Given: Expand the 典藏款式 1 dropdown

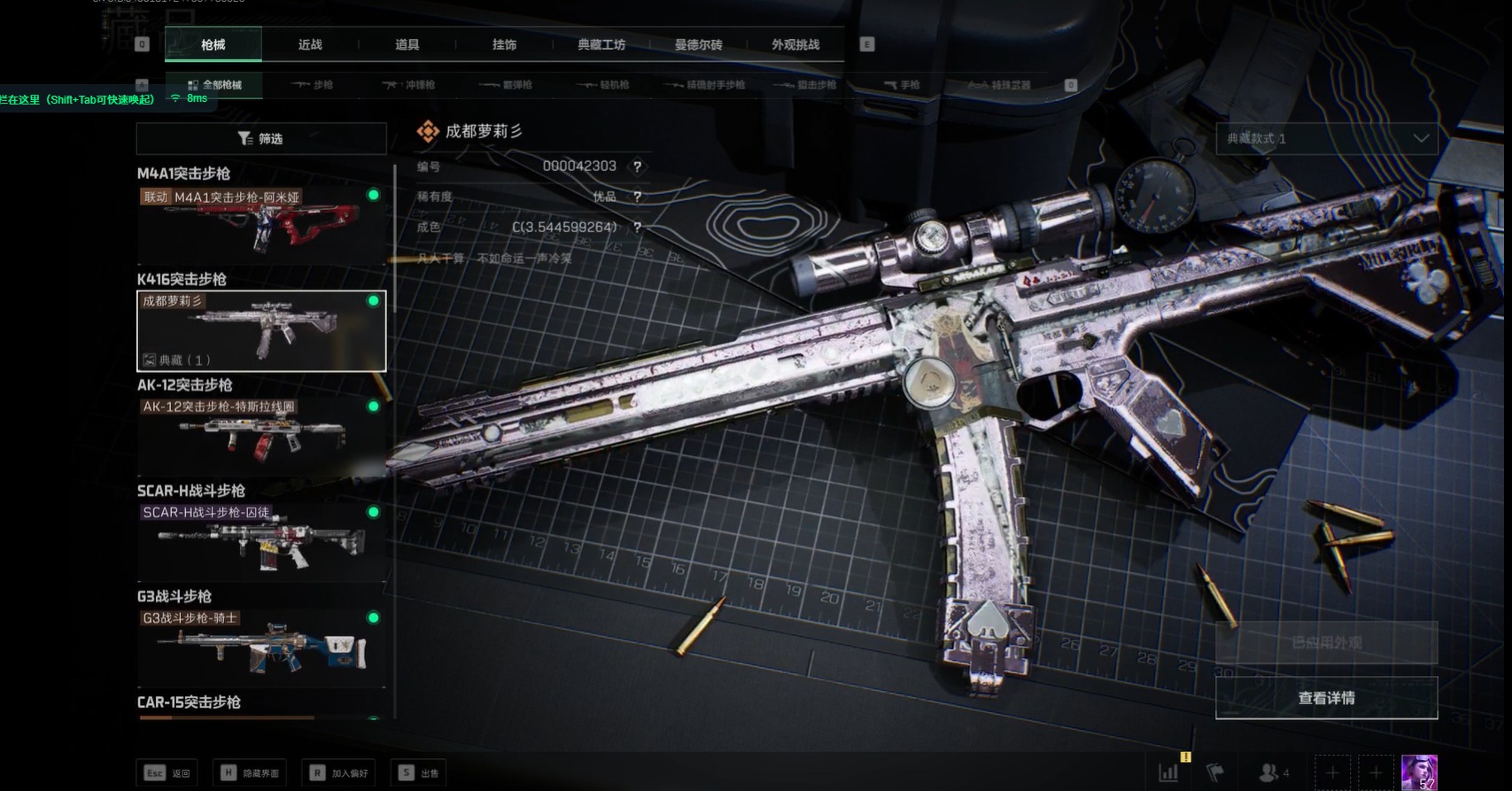Looking at the screenshot, I should 1326,138.
